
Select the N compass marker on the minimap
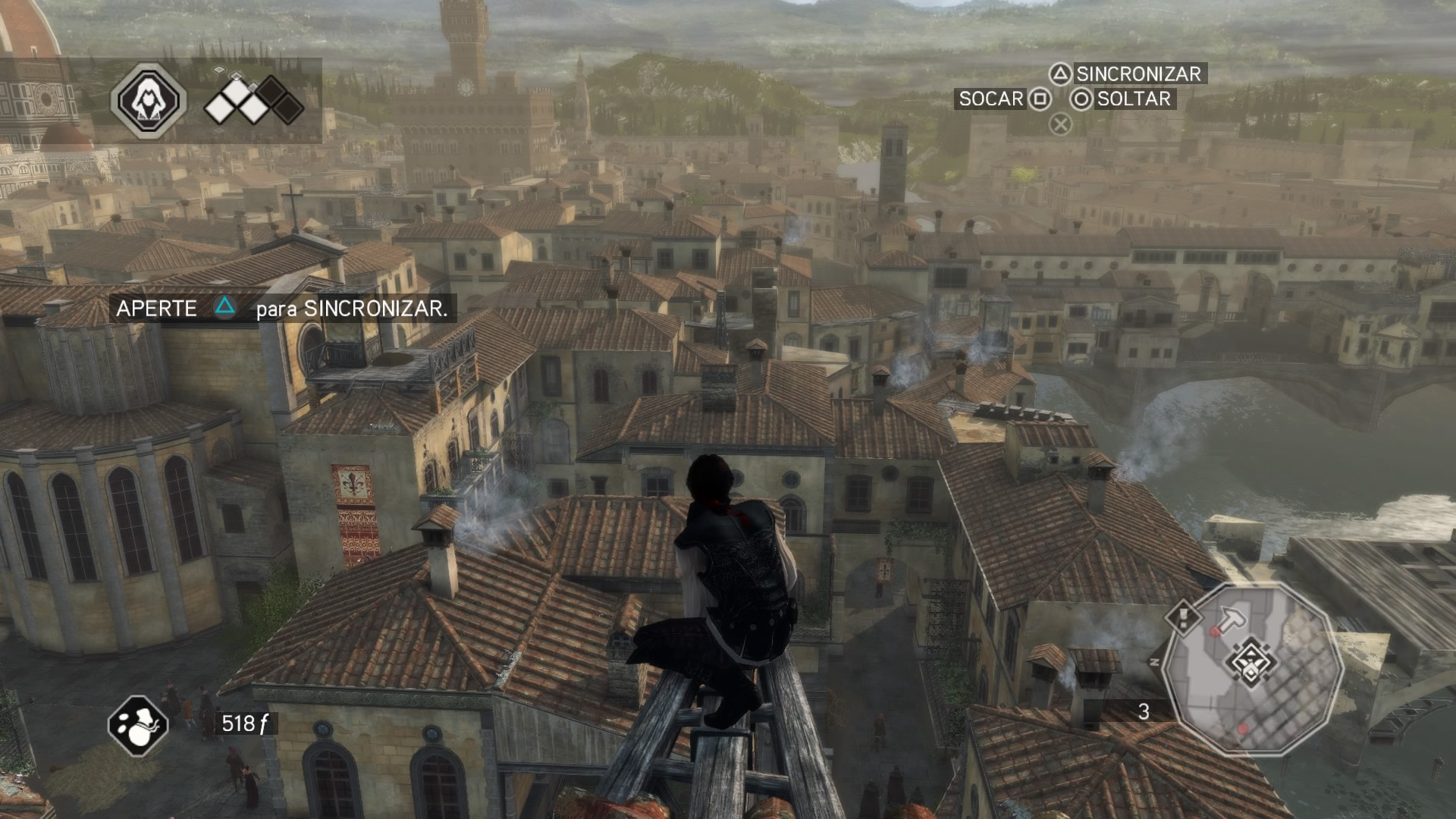[x=1154, y=661]
